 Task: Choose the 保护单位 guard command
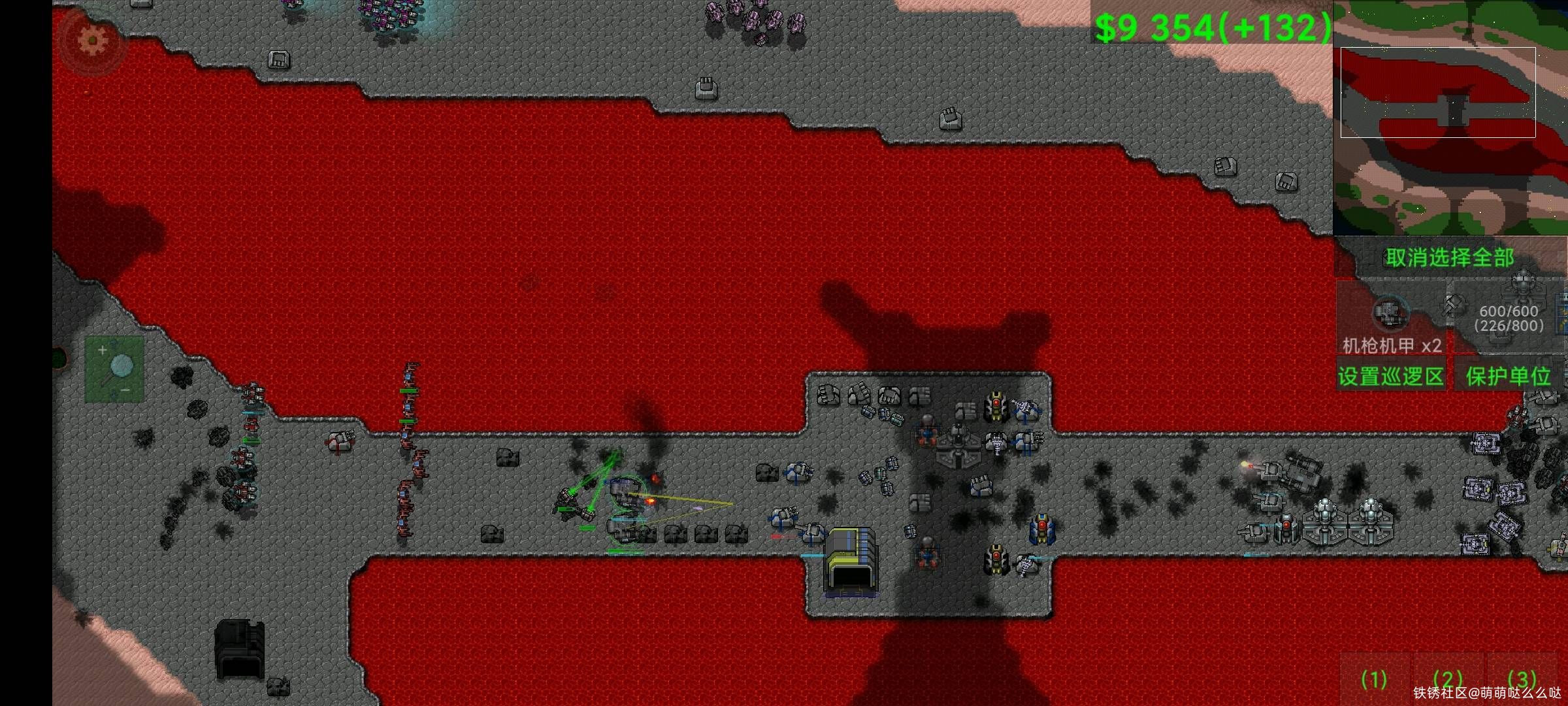pos(1508,377)
